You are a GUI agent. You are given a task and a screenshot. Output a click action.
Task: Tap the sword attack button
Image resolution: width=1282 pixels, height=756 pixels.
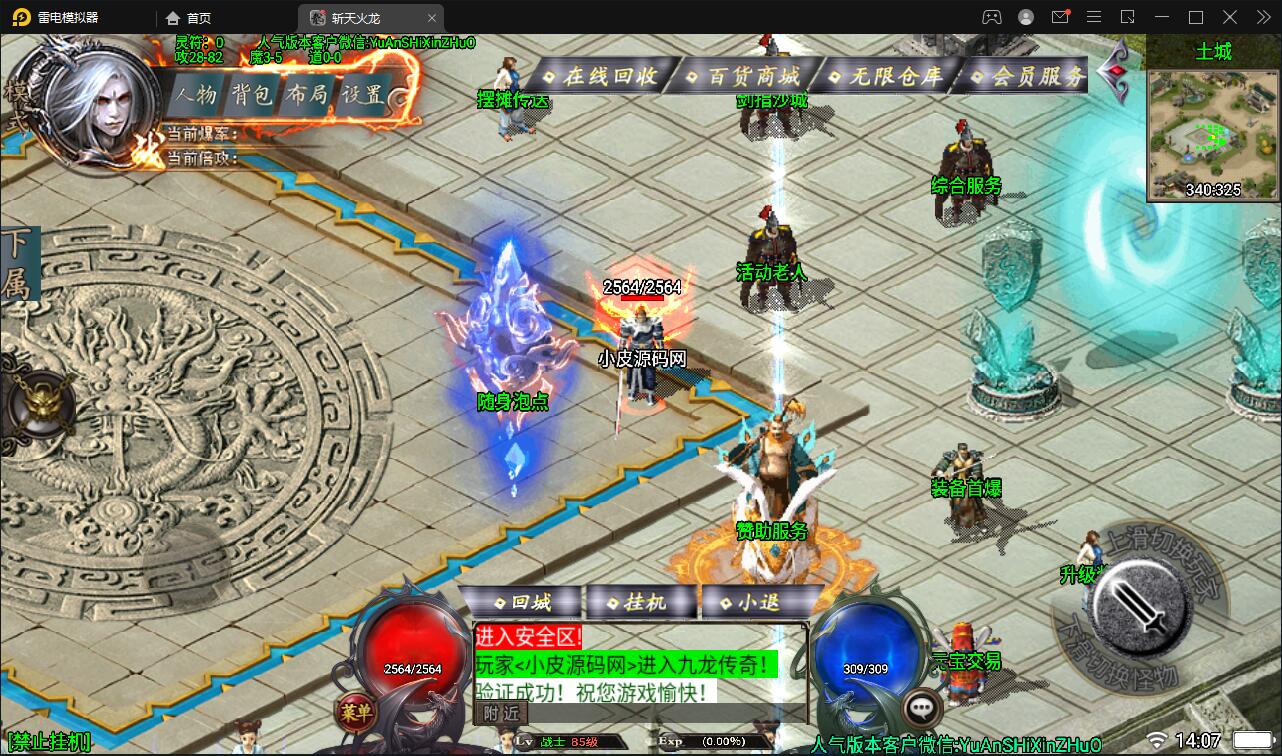(1139, 605)
